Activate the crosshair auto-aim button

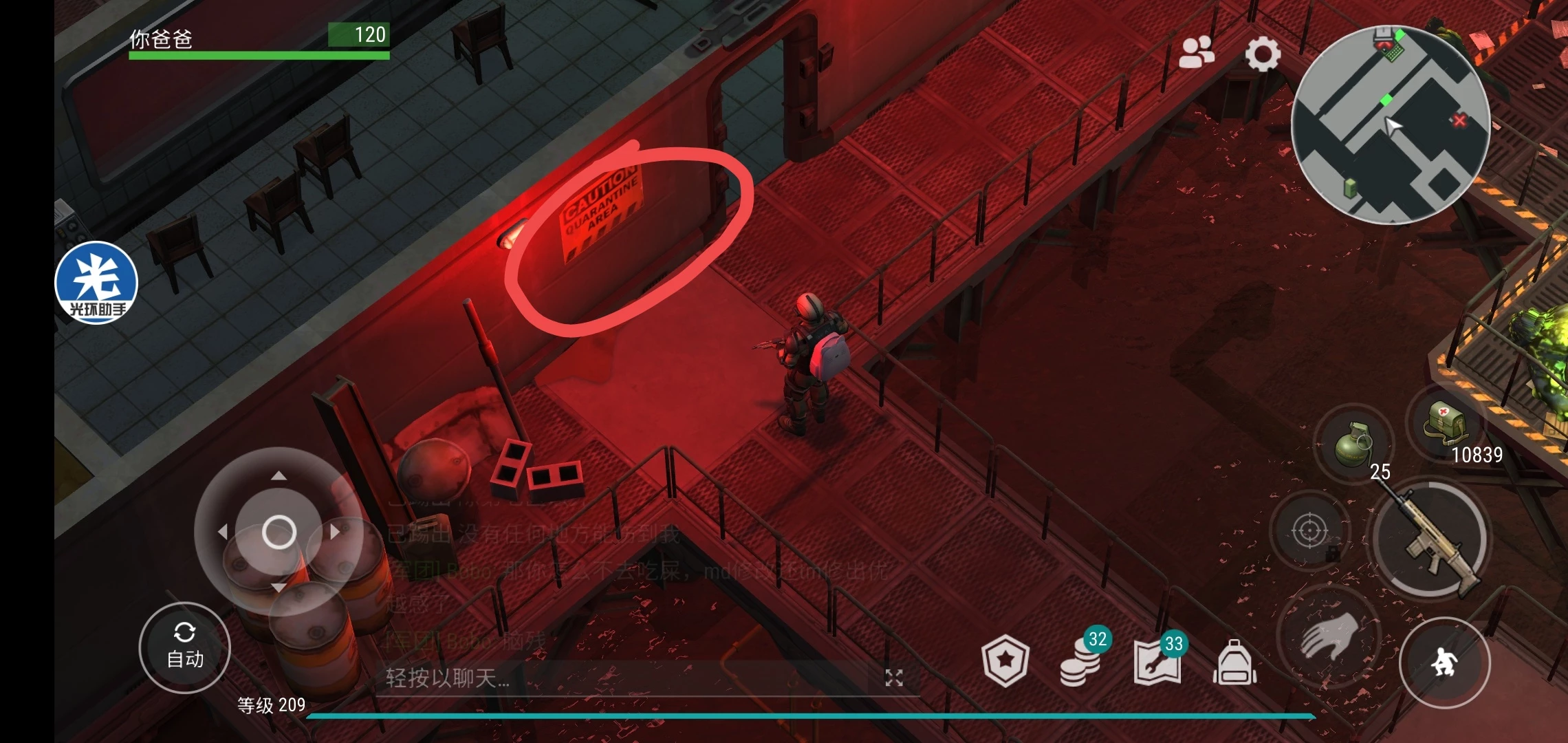pos(1309,531)
